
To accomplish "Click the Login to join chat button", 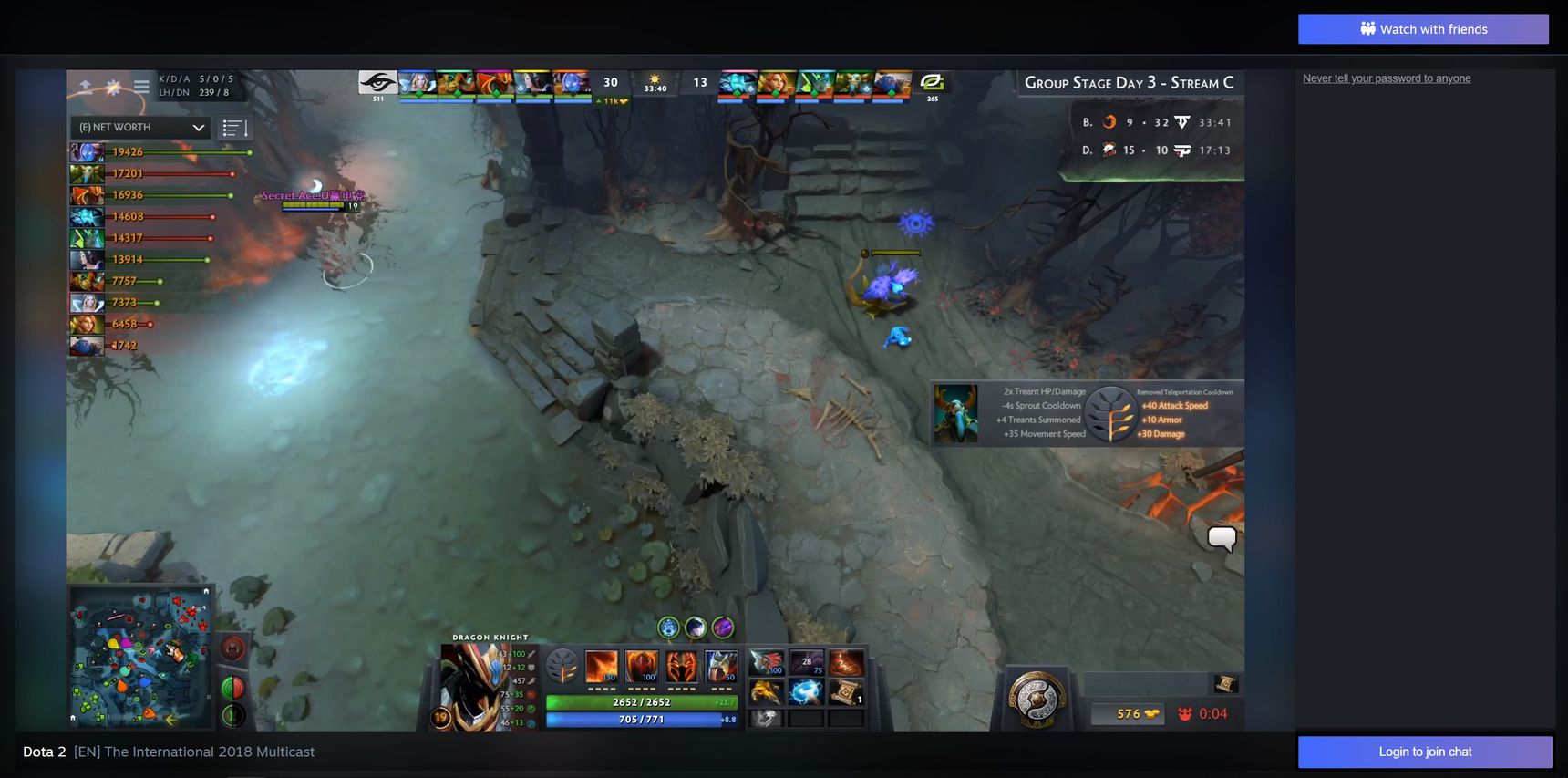I will click(1425, 752).
